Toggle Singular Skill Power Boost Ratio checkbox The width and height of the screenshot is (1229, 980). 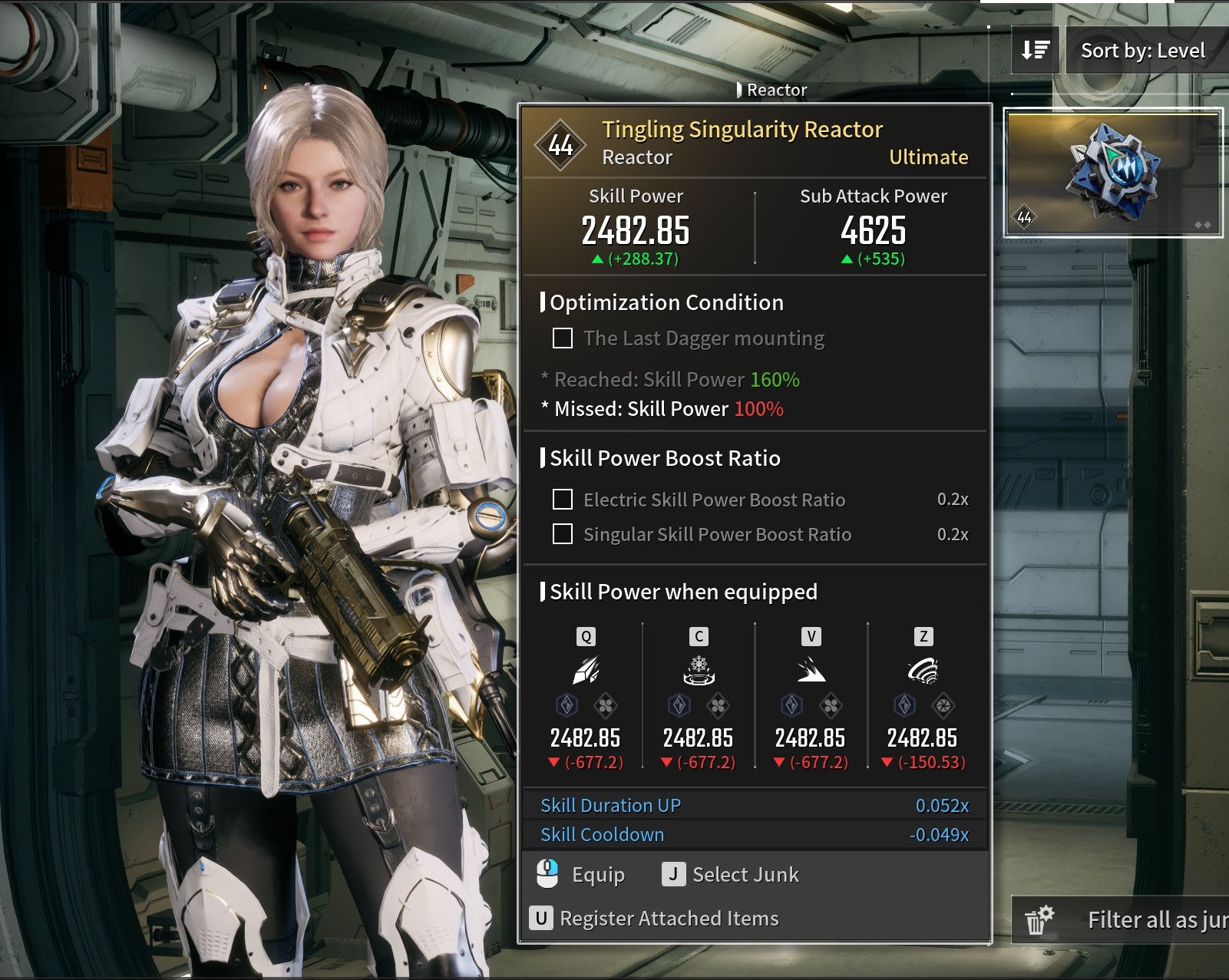[563, 534]
